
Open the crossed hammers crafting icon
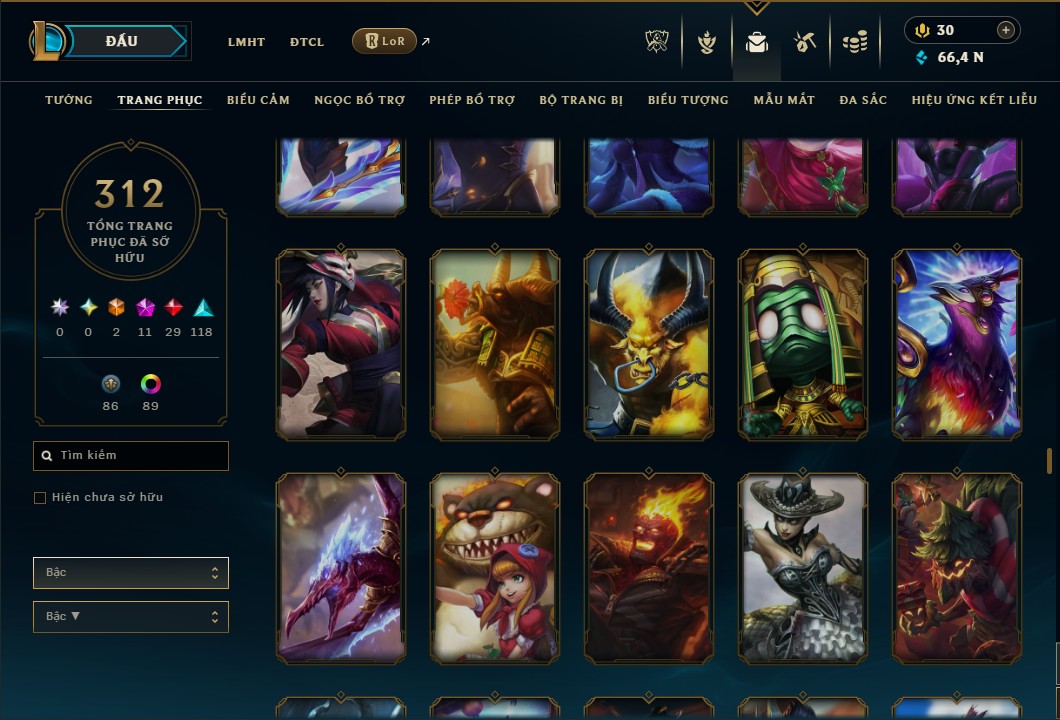coord(805,42)
